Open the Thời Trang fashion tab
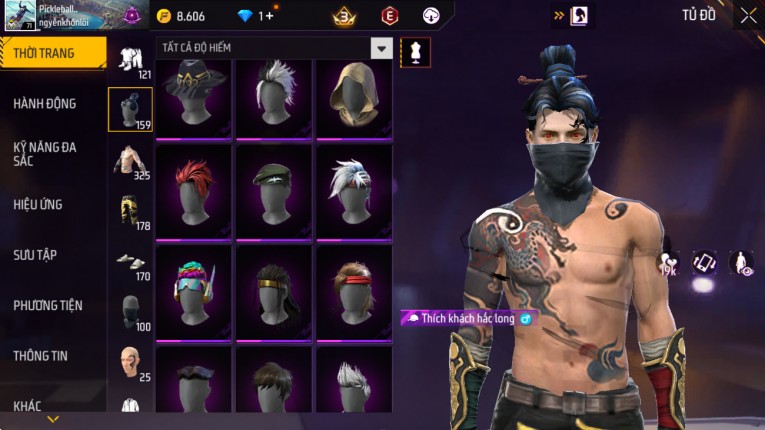 (x=52, y=53)
